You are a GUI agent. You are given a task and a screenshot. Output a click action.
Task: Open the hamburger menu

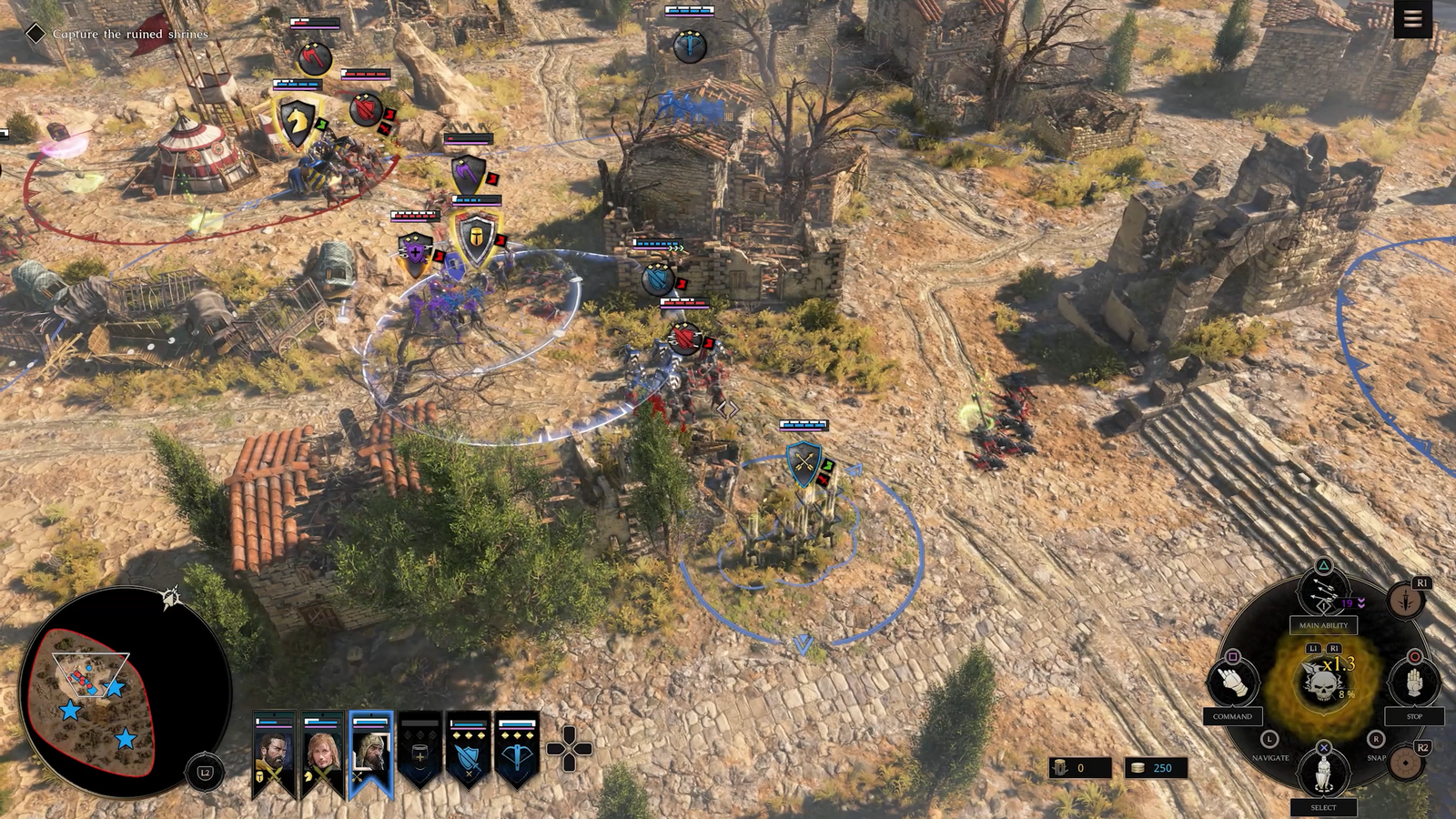click(1412, 19)
